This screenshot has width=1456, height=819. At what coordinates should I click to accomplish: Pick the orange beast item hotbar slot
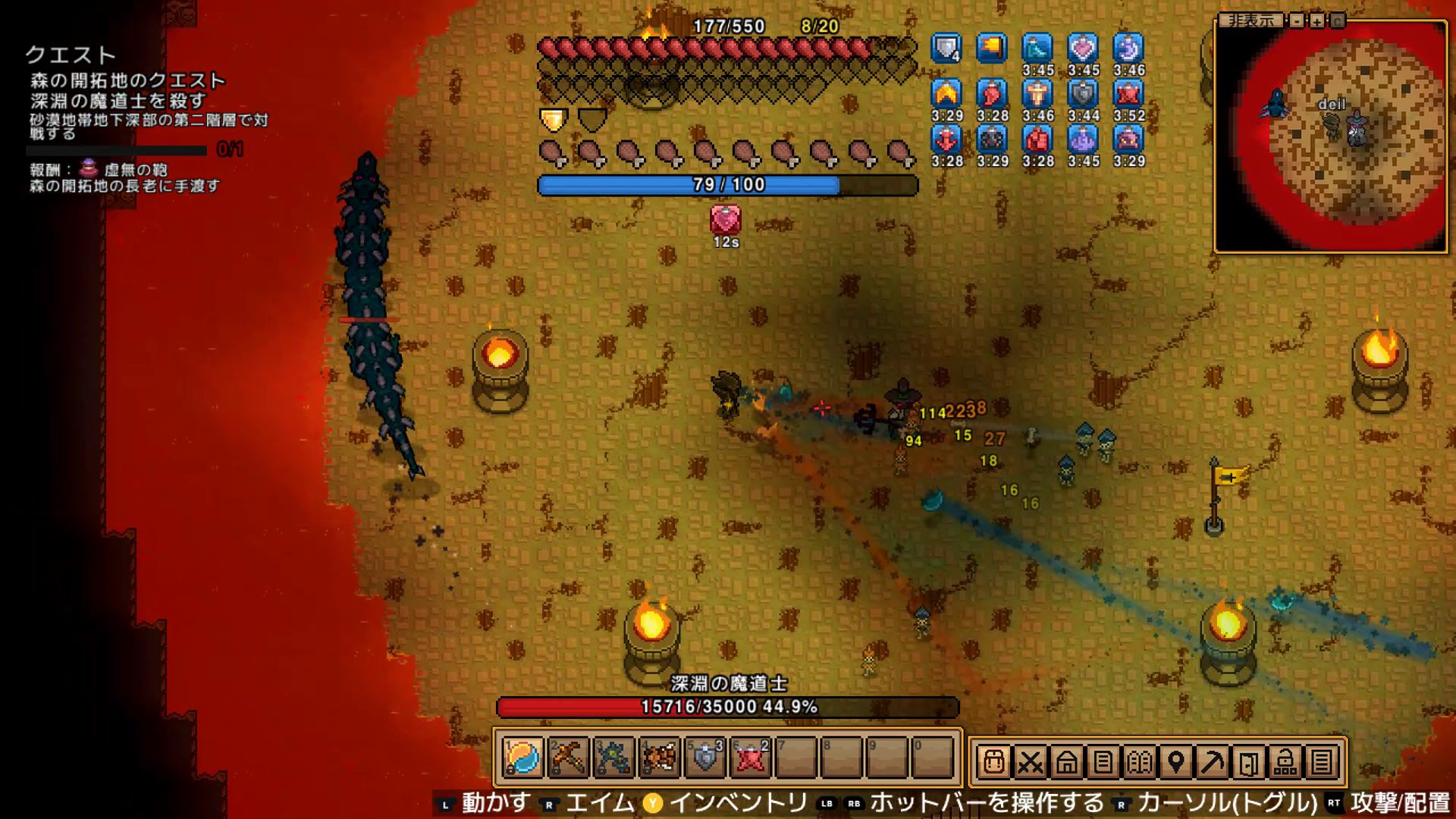[659, 758]
